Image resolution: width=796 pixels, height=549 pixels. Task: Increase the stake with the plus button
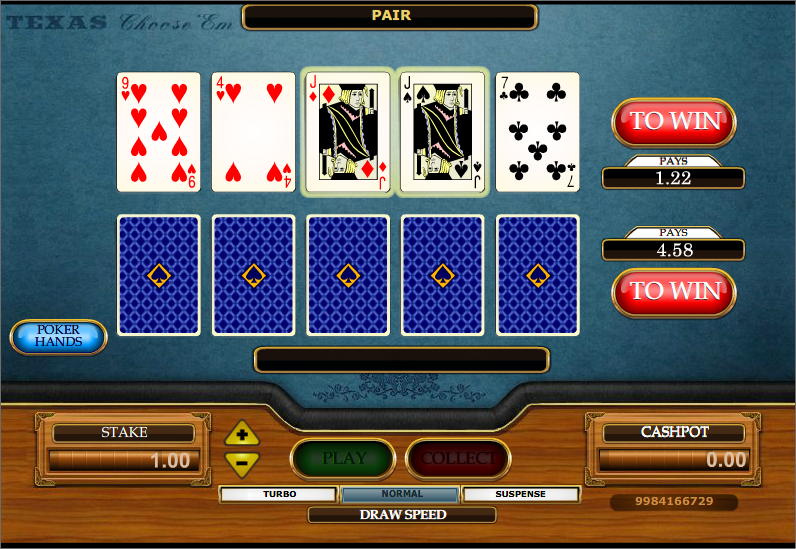point(242,435)
